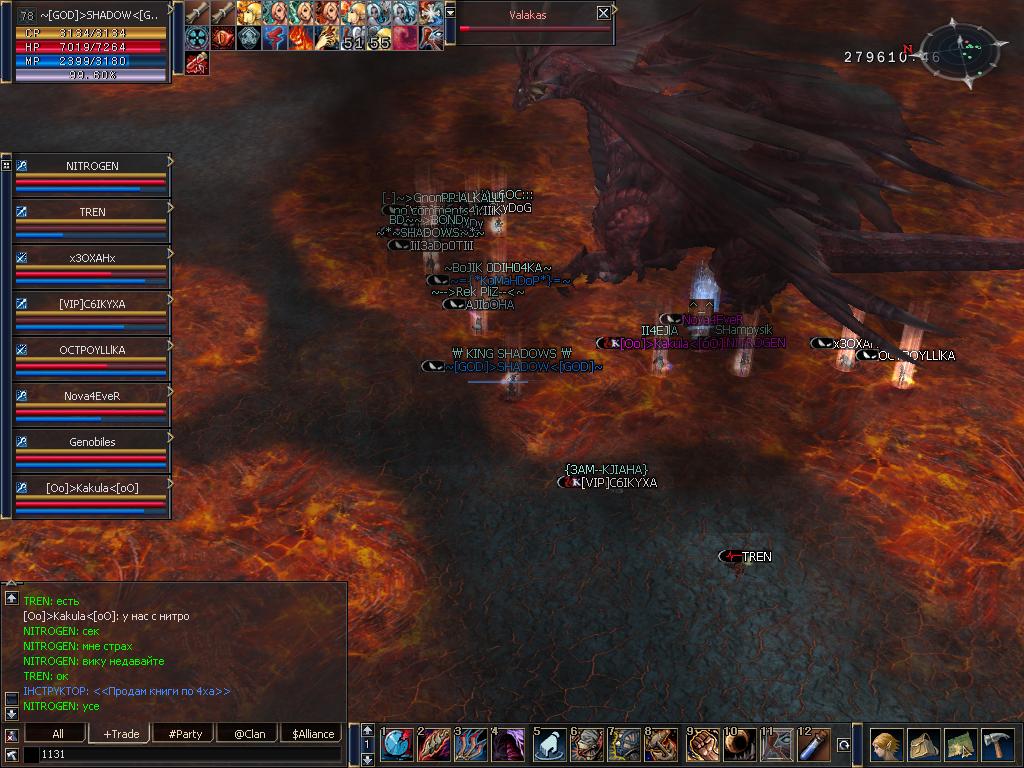Screen dimensions: 1024x768
Task: Switch to the All chat tab
Action: (58, 733)
